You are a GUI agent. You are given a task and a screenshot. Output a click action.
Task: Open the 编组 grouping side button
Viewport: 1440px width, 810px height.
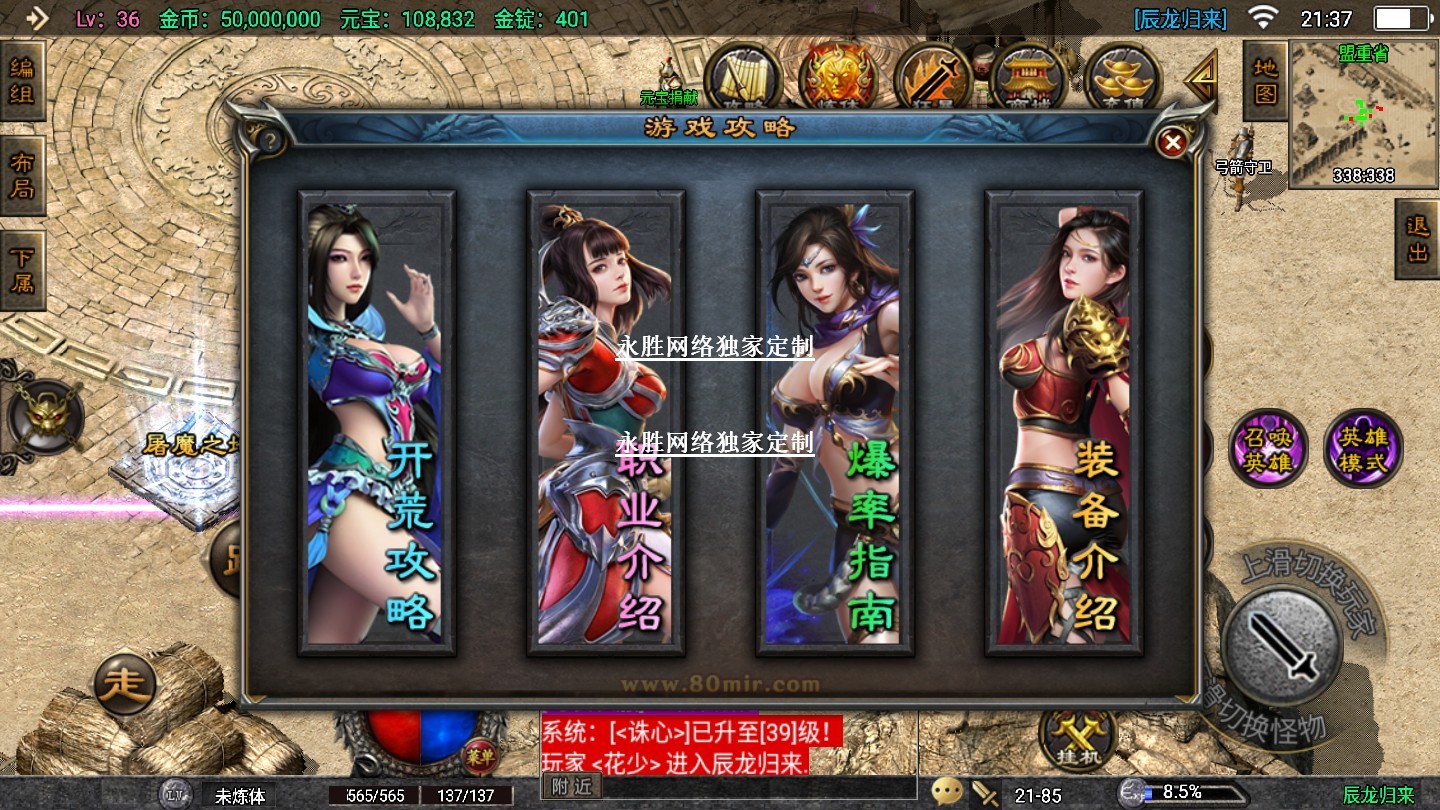click(21, 81)
